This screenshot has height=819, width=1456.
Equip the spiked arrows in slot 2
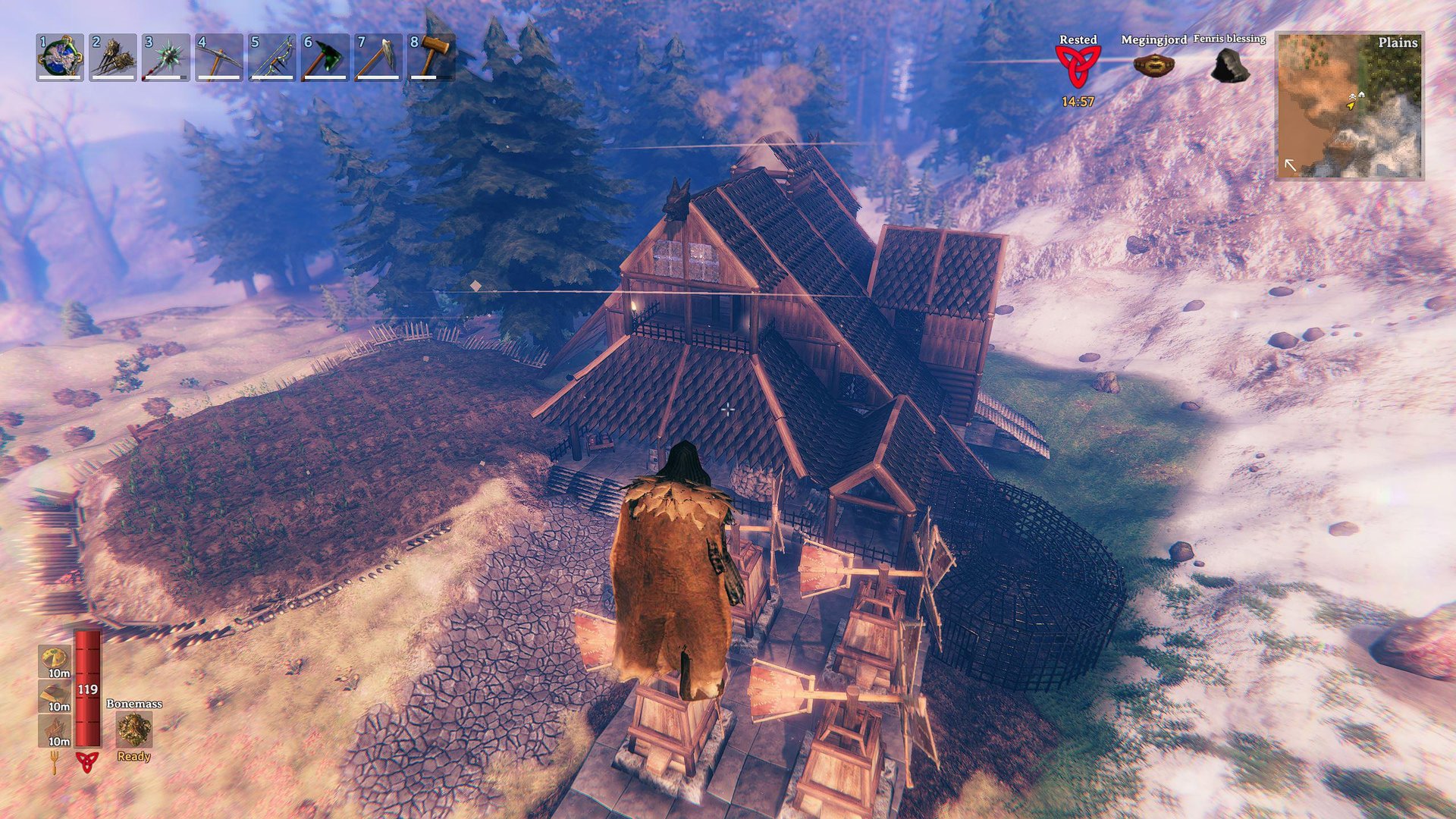113,58
